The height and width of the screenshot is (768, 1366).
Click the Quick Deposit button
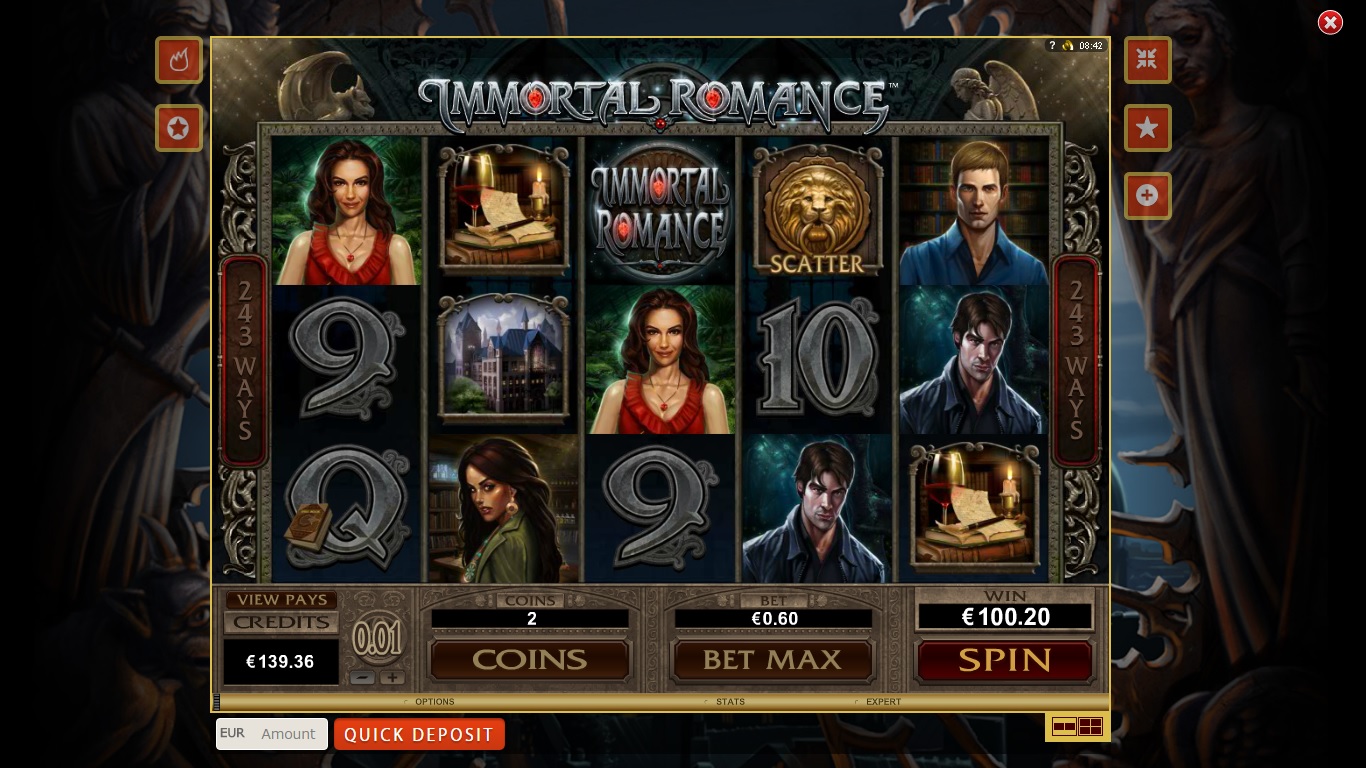coord(419,734)
